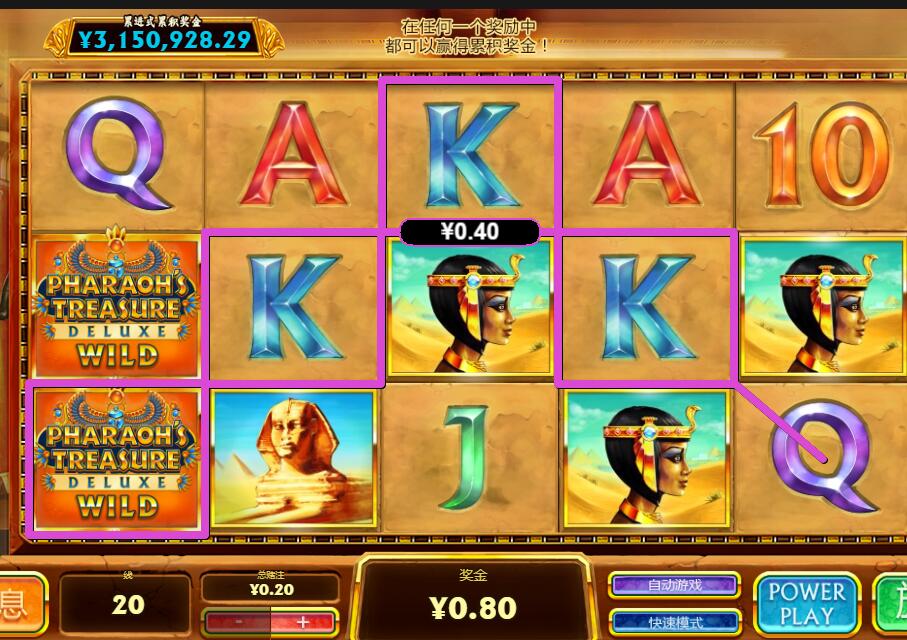
Task: Decrease the total bet with minus
Action: tap(237, 621)
